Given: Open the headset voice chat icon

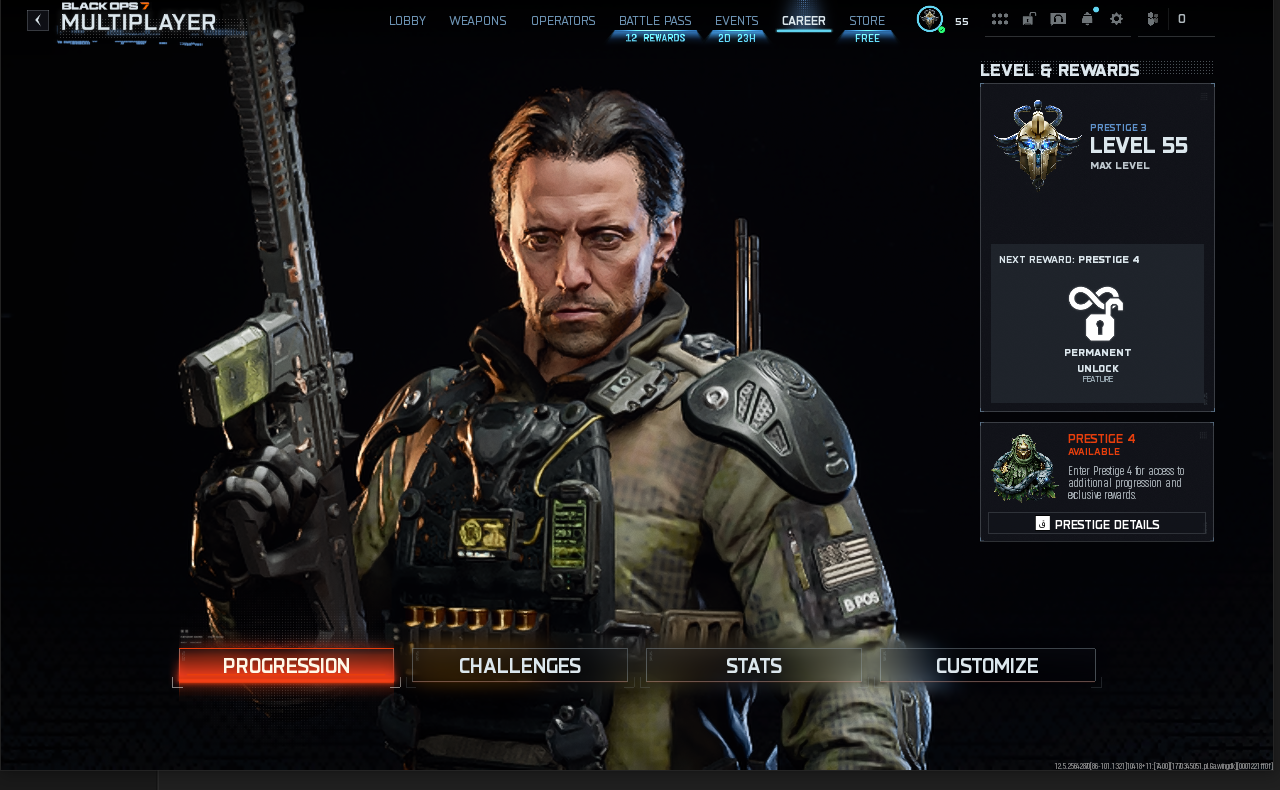Looking at the screenshot, I should point(1058,19).
